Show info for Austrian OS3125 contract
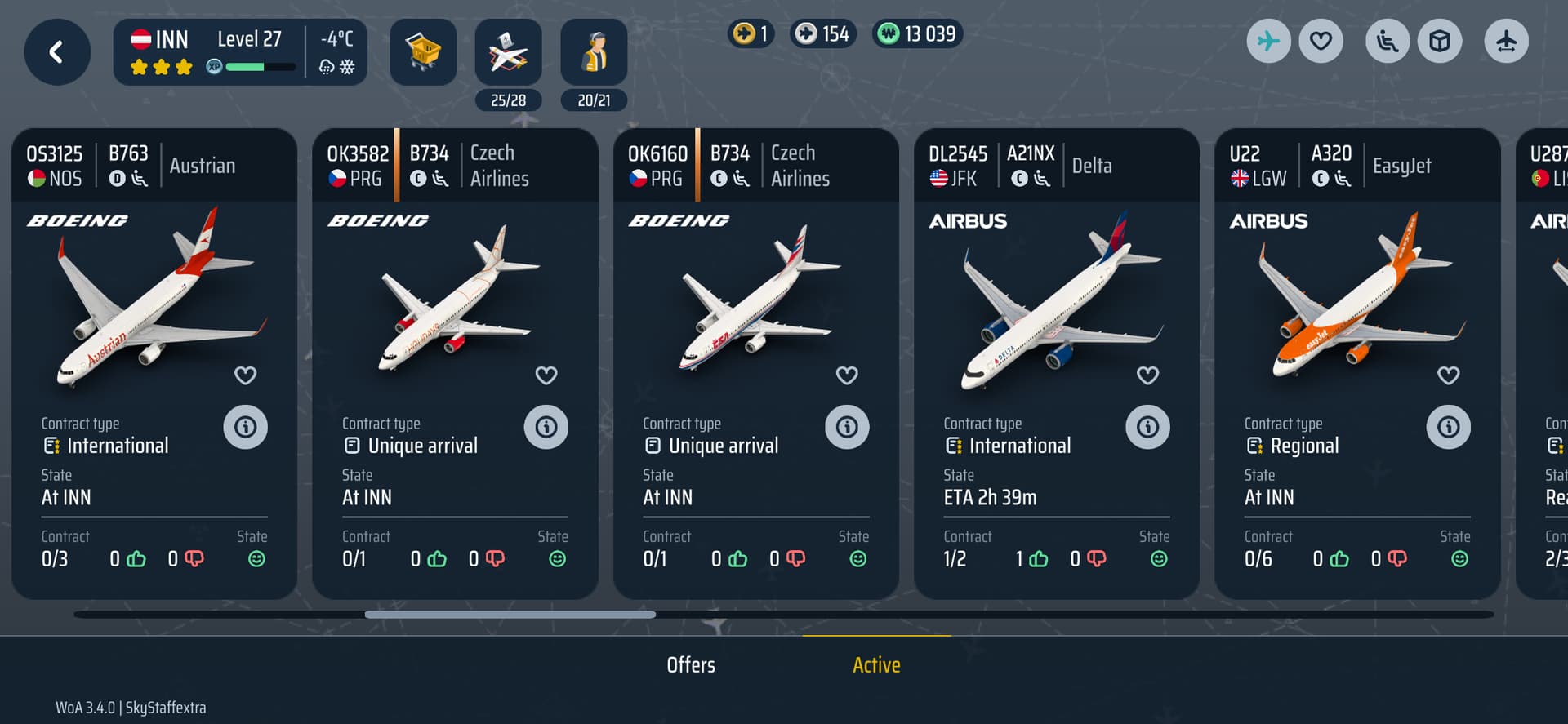The image size is (1568, 724). (x=246, y=427)
